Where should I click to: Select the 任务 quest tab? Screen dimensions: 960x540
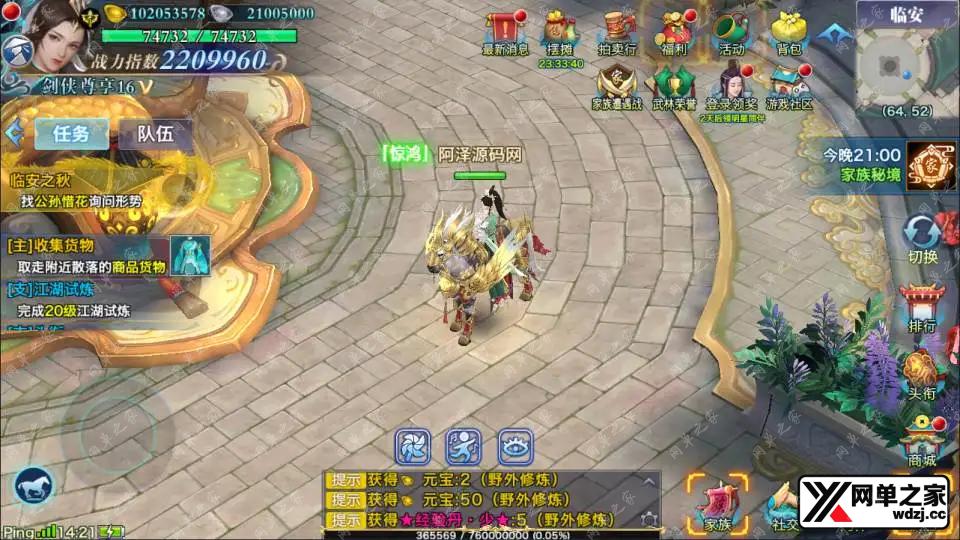point(72,133)
